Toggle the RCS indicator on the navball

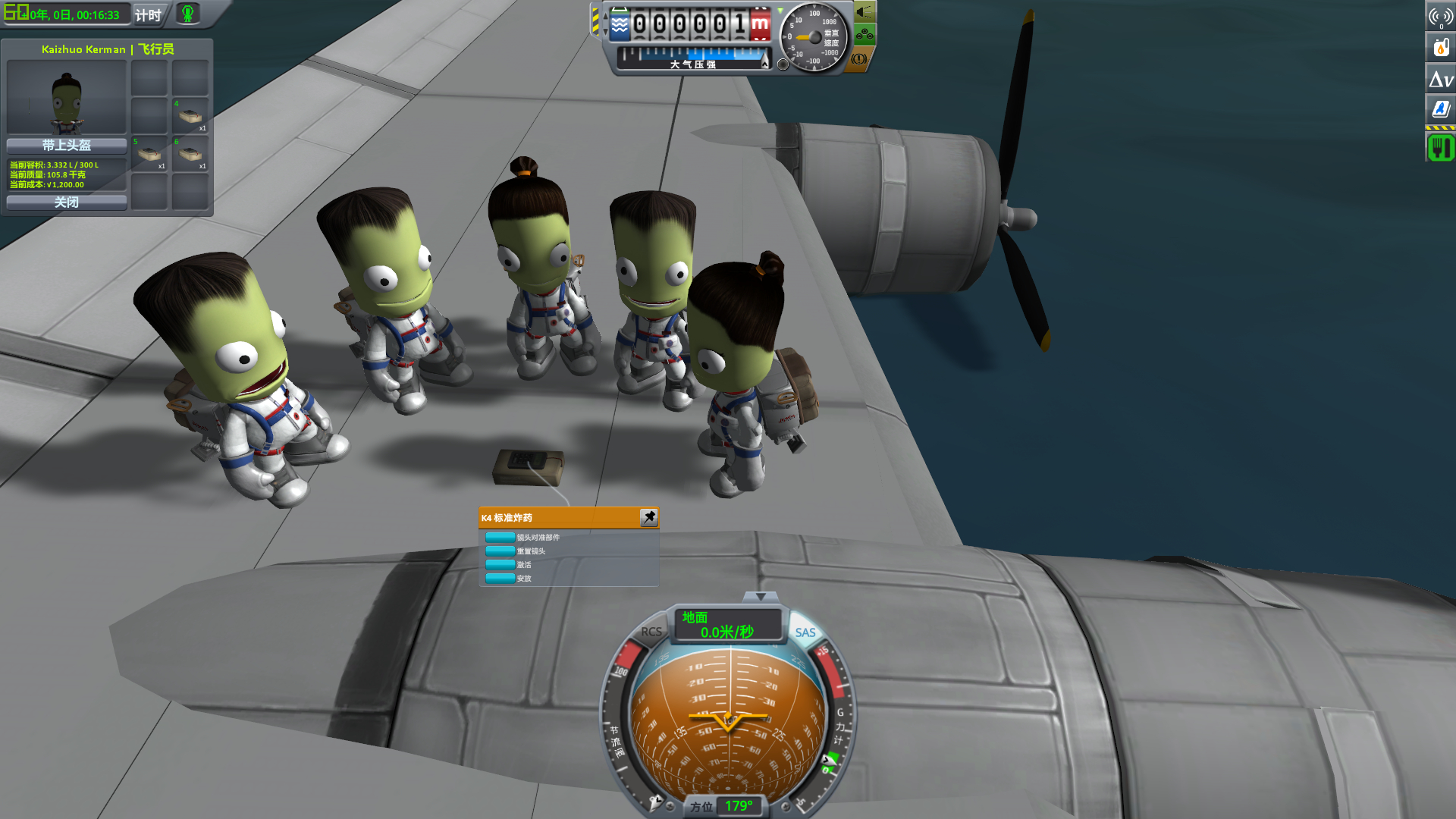coord(651,632)
